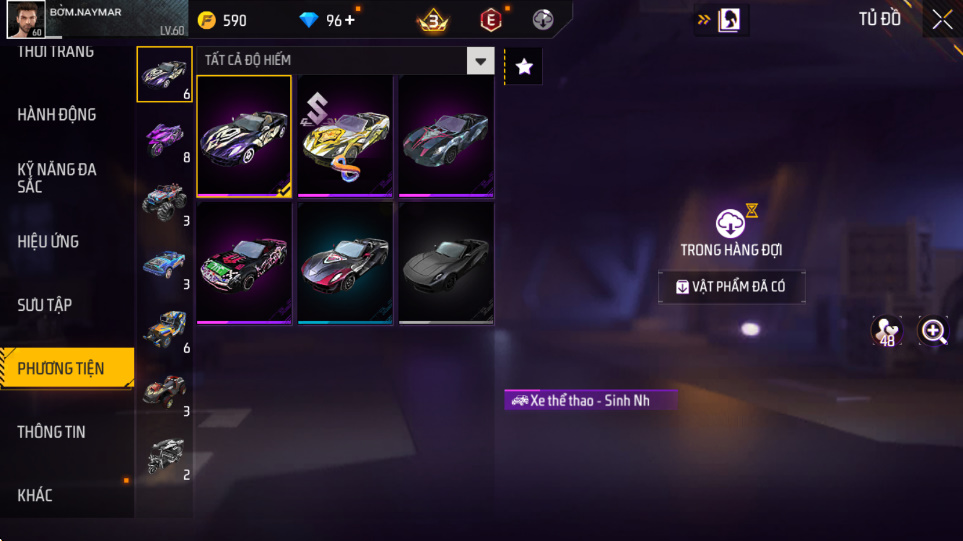The image size is (963, 541).
Task: Switch to Kỹ Năng Đa Sắc tab
Action: 57,178
